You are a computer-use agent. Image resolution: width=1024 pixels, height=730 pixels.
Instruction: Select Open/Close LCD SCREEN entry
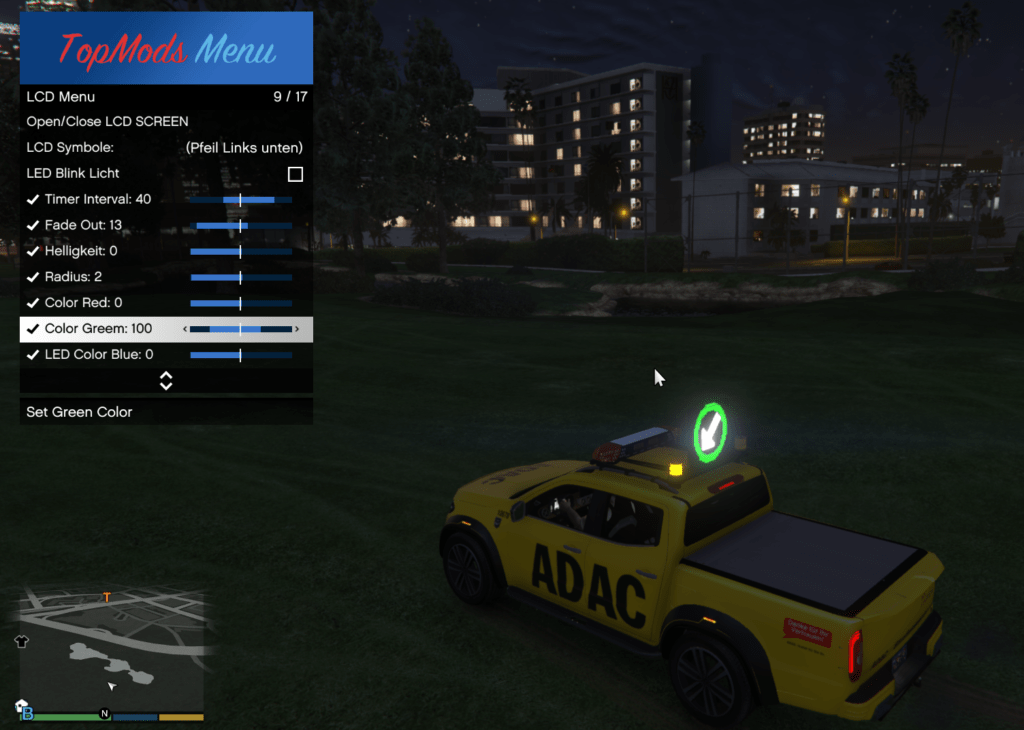(x=107, y=122)
